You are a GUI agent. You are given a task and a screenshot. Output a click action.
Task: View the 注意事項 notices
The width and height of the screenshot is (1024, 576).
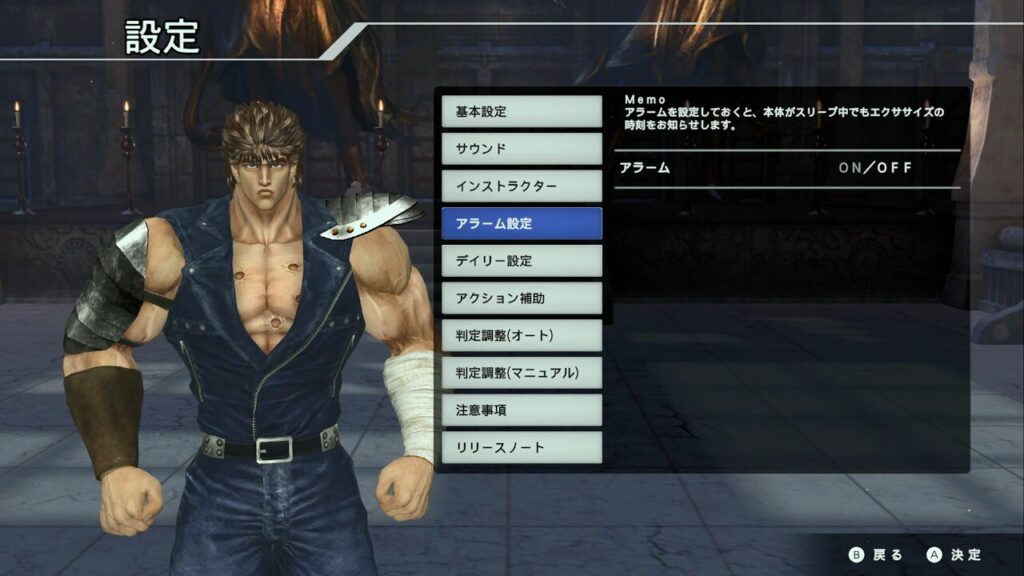click(x=521, y=410)
